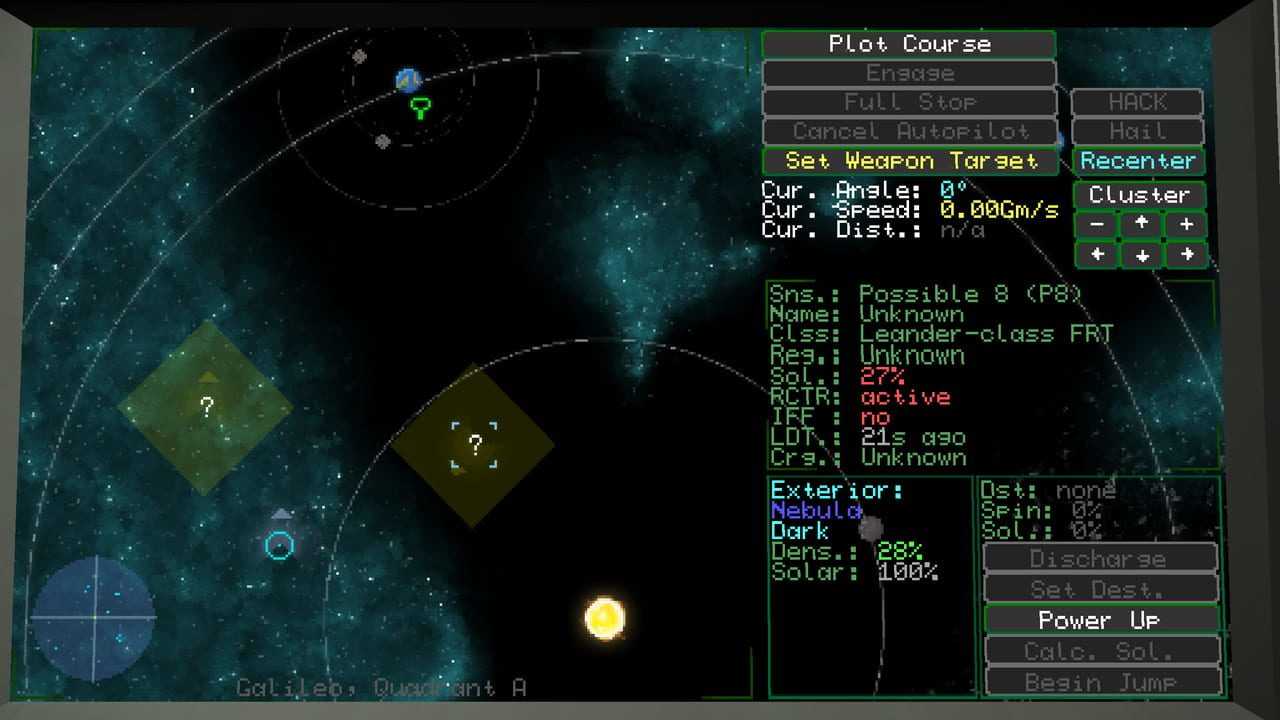Choose Cancel Autopilot
Screen dimensions: 1280x720
(908, 131)
